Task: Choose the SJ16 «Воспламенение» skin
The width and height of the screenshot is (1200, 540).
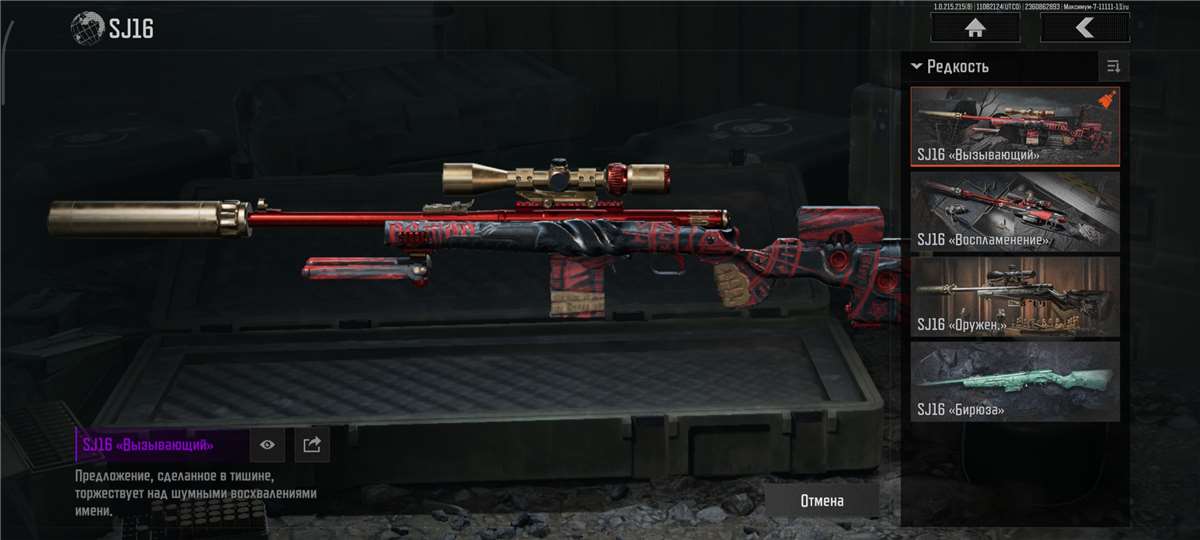Action: [1014, 211]
